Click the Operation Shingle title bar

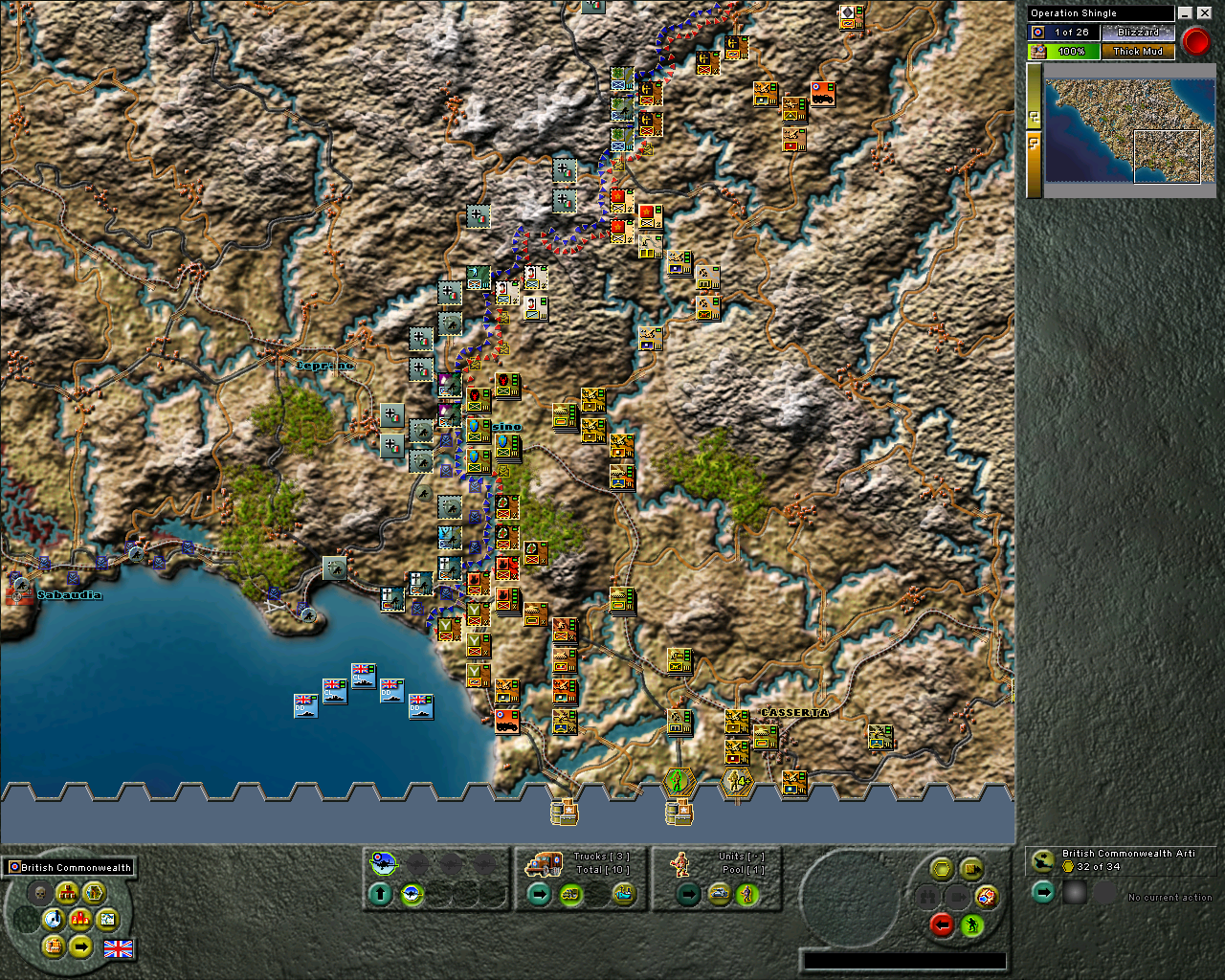pyautogui.click(x=1099, y=12)
